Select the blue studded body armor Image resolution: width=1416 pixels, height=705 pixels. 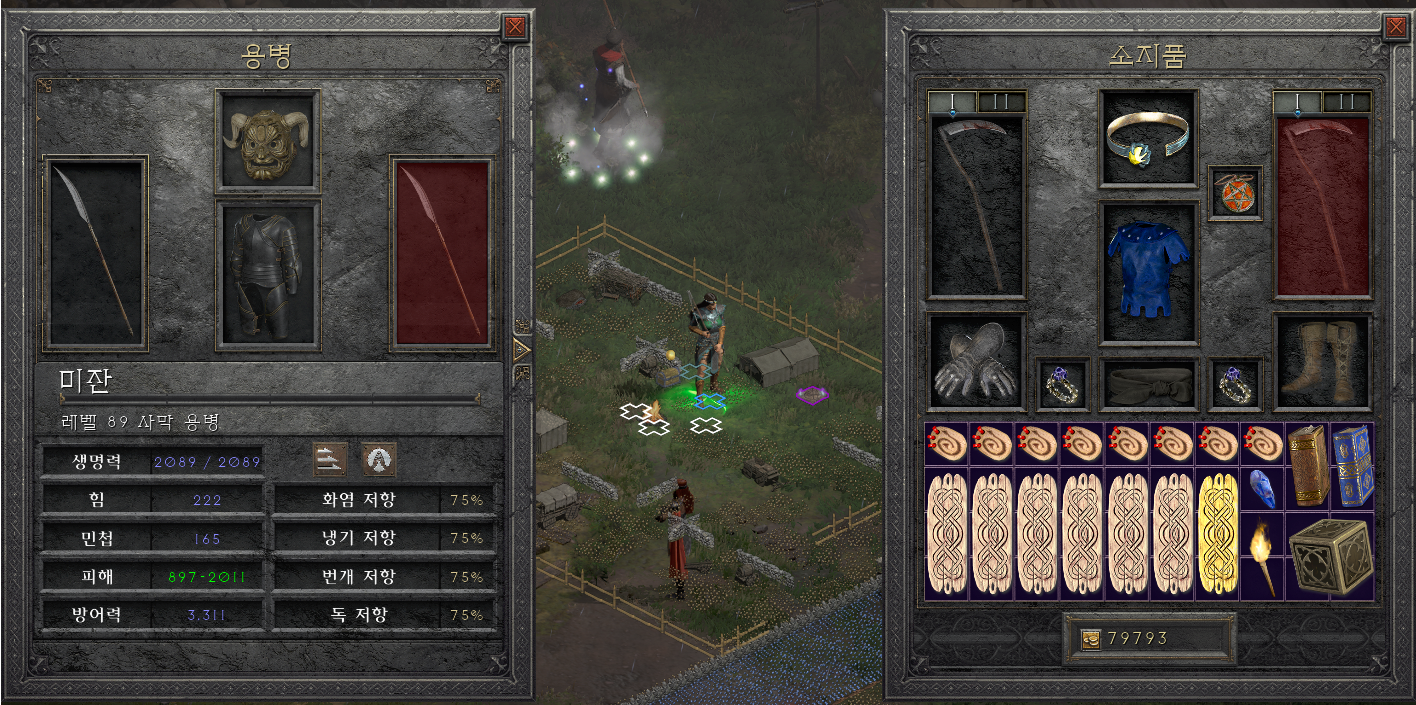(x=1148, y=272)
